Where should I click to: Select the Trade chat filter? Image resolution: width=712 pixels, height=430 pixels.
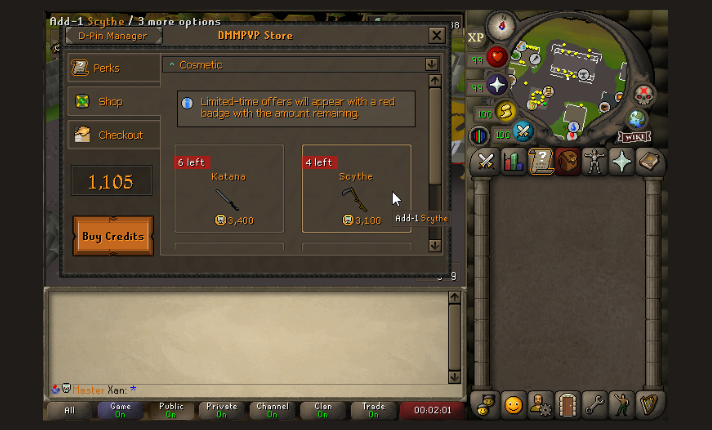(375, 410)
